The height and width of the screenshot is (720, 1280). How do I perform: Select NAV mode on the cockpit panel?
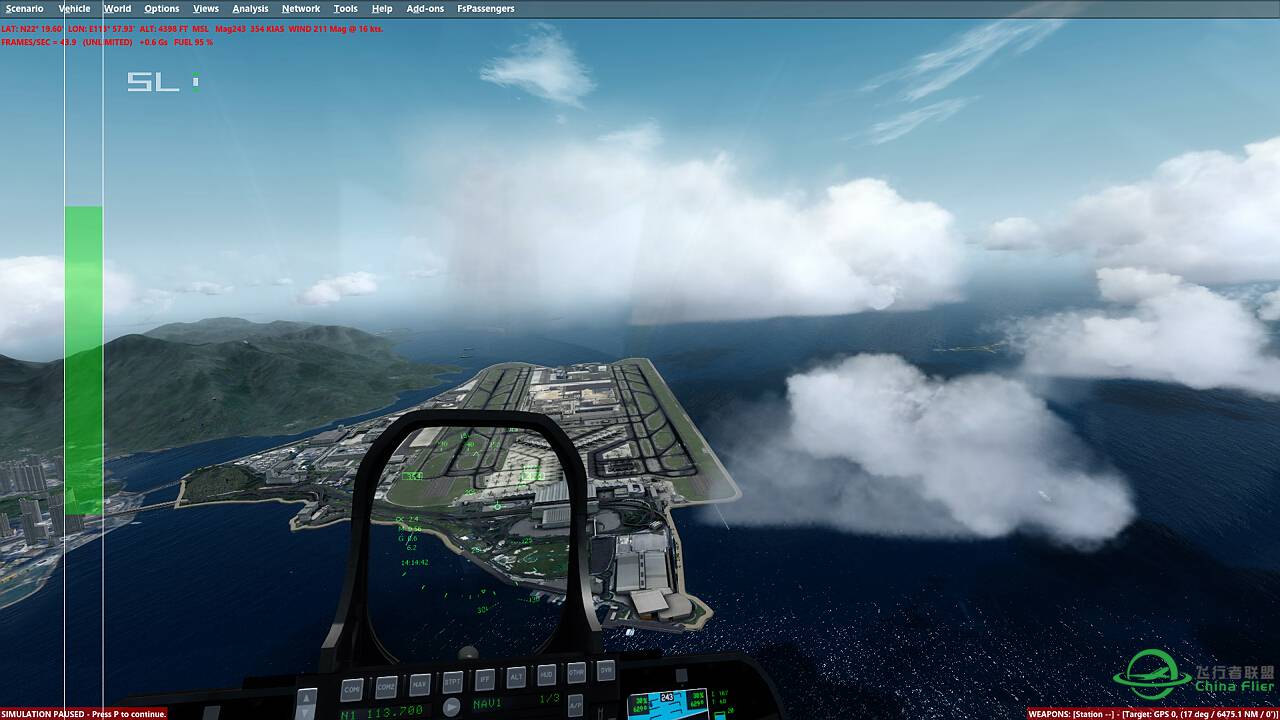tap(419, 684)
